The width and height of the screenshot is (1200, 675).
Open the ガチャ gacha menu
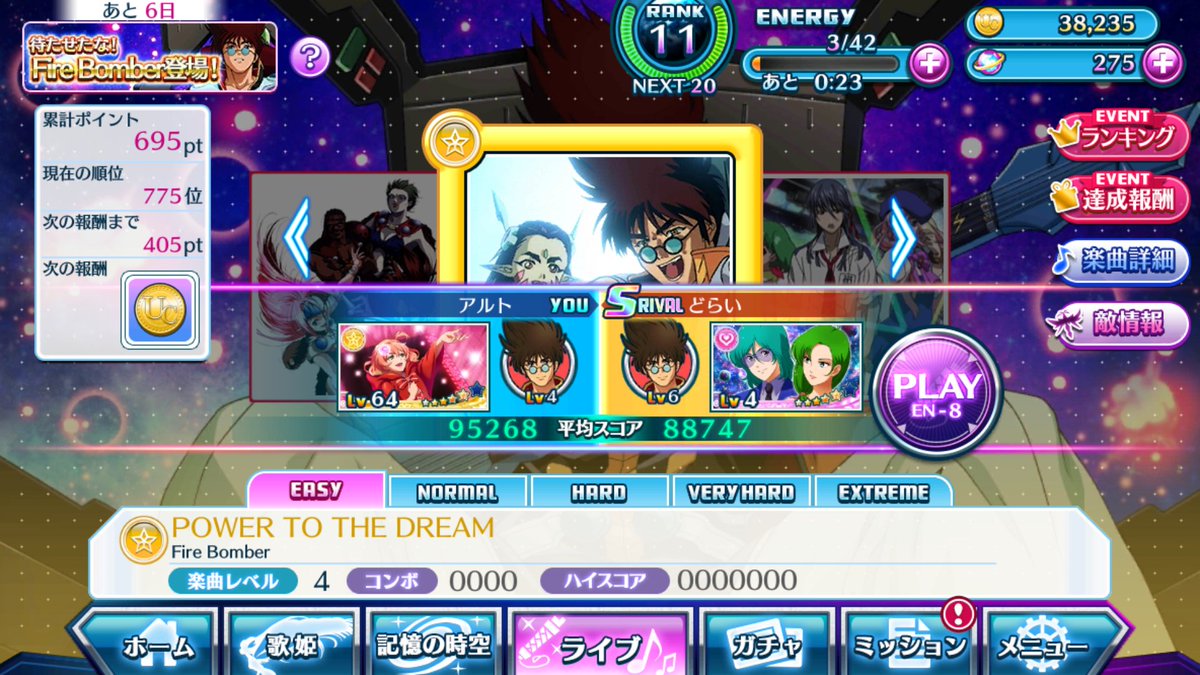coord(765,645)
